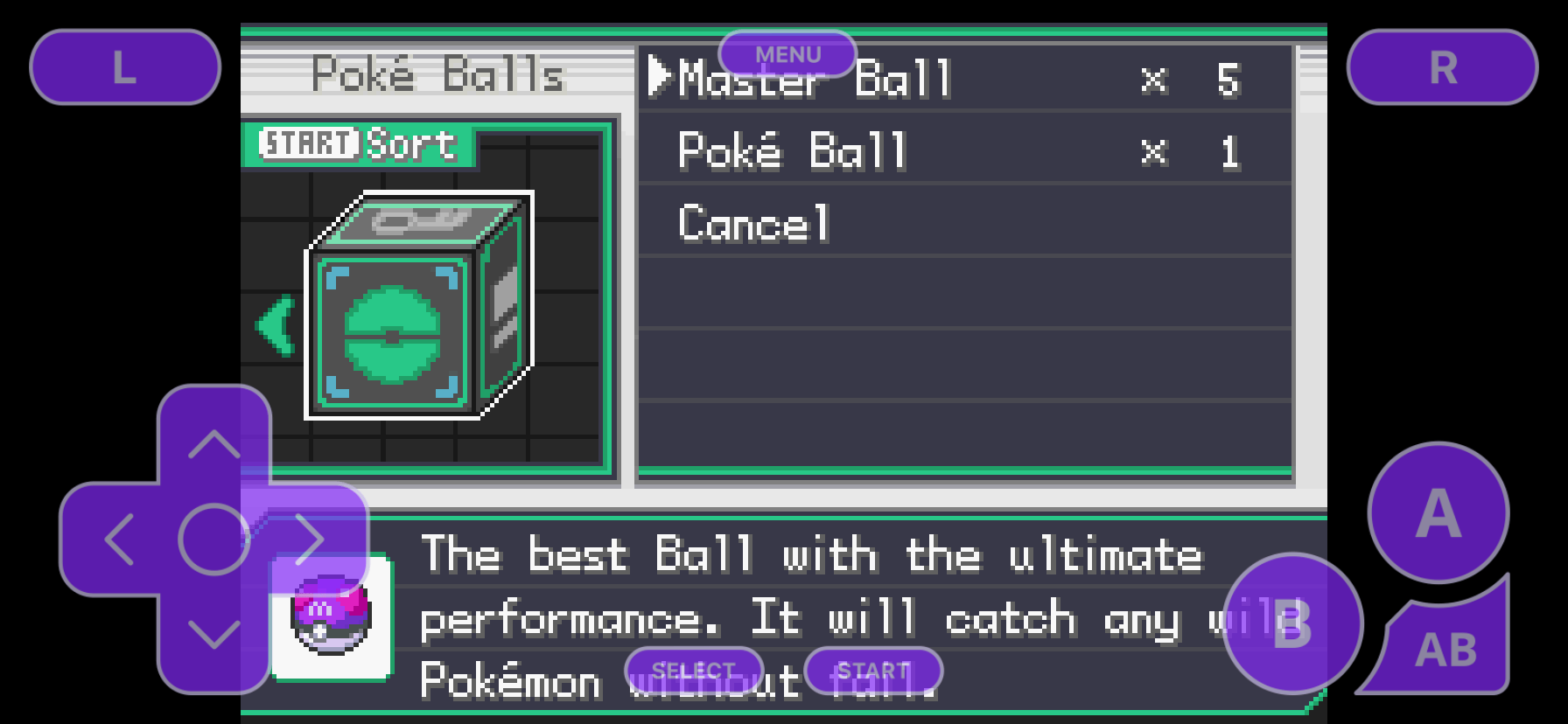This screenshot has height=724, width=1568.
Task: Tap the on-screen B button
Action: (1292, 623)
